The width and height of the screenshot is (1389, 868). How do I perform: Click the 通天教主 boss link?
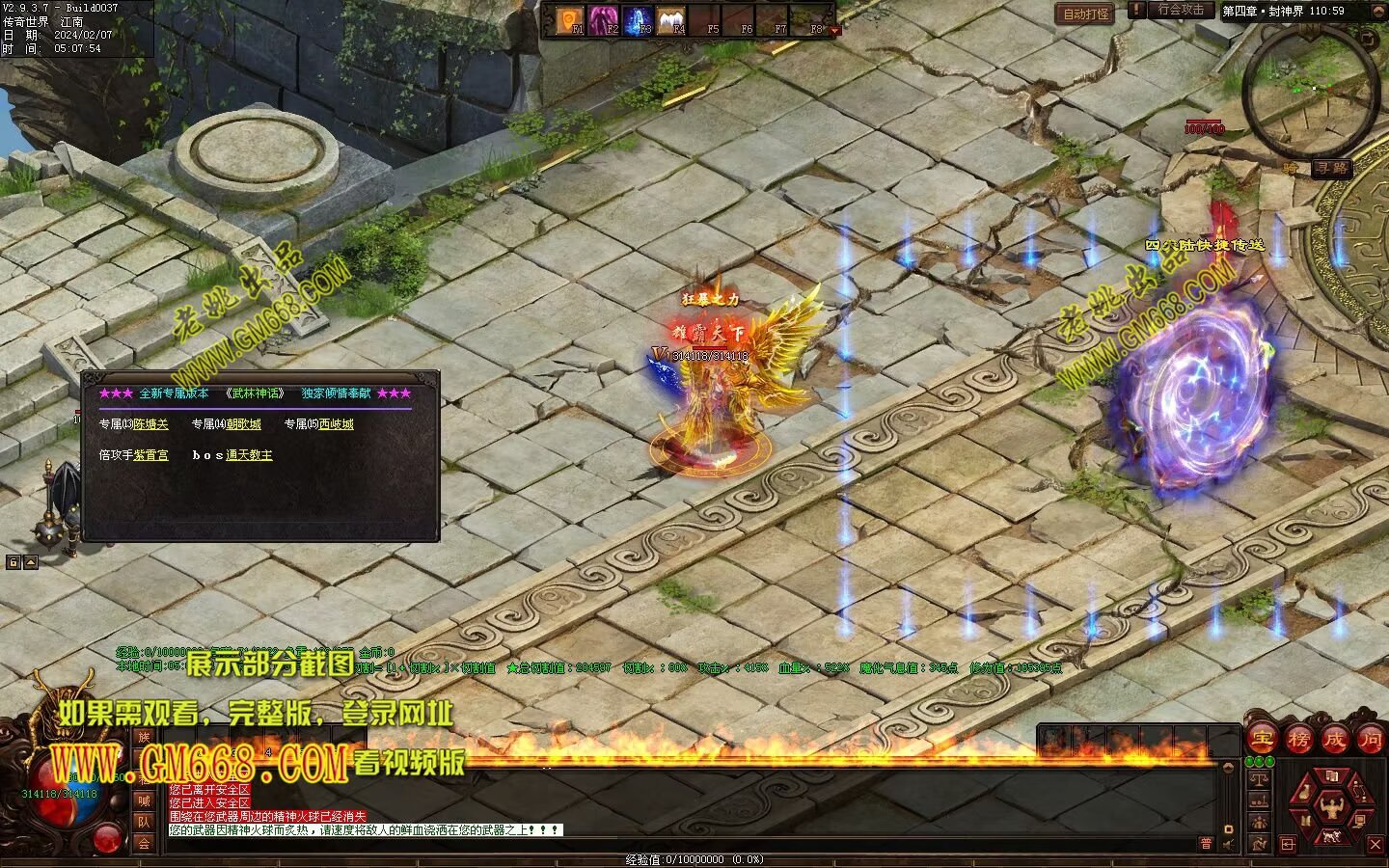click(x=250, y=455)
